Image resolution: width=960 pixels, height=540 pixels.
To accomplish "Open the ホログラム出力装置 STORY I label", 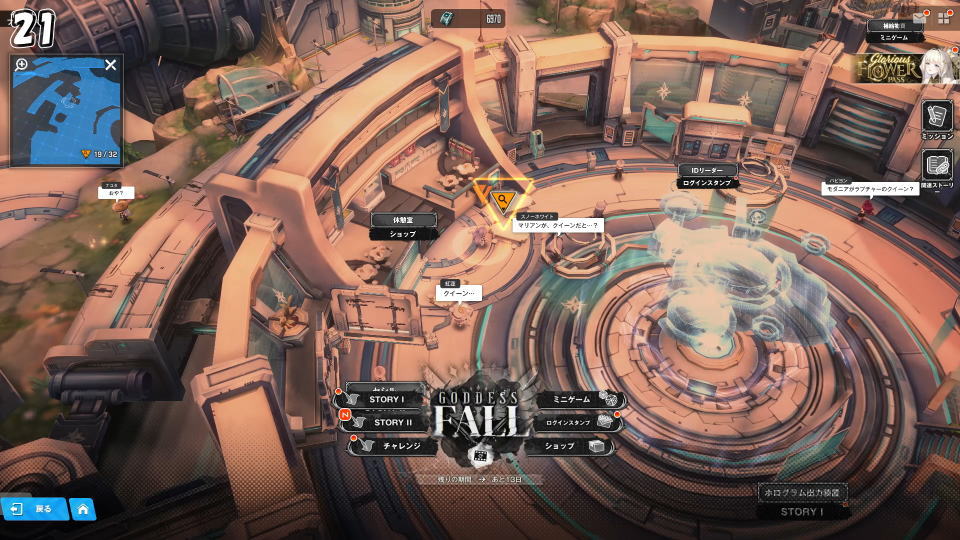I will coord(802,502).
